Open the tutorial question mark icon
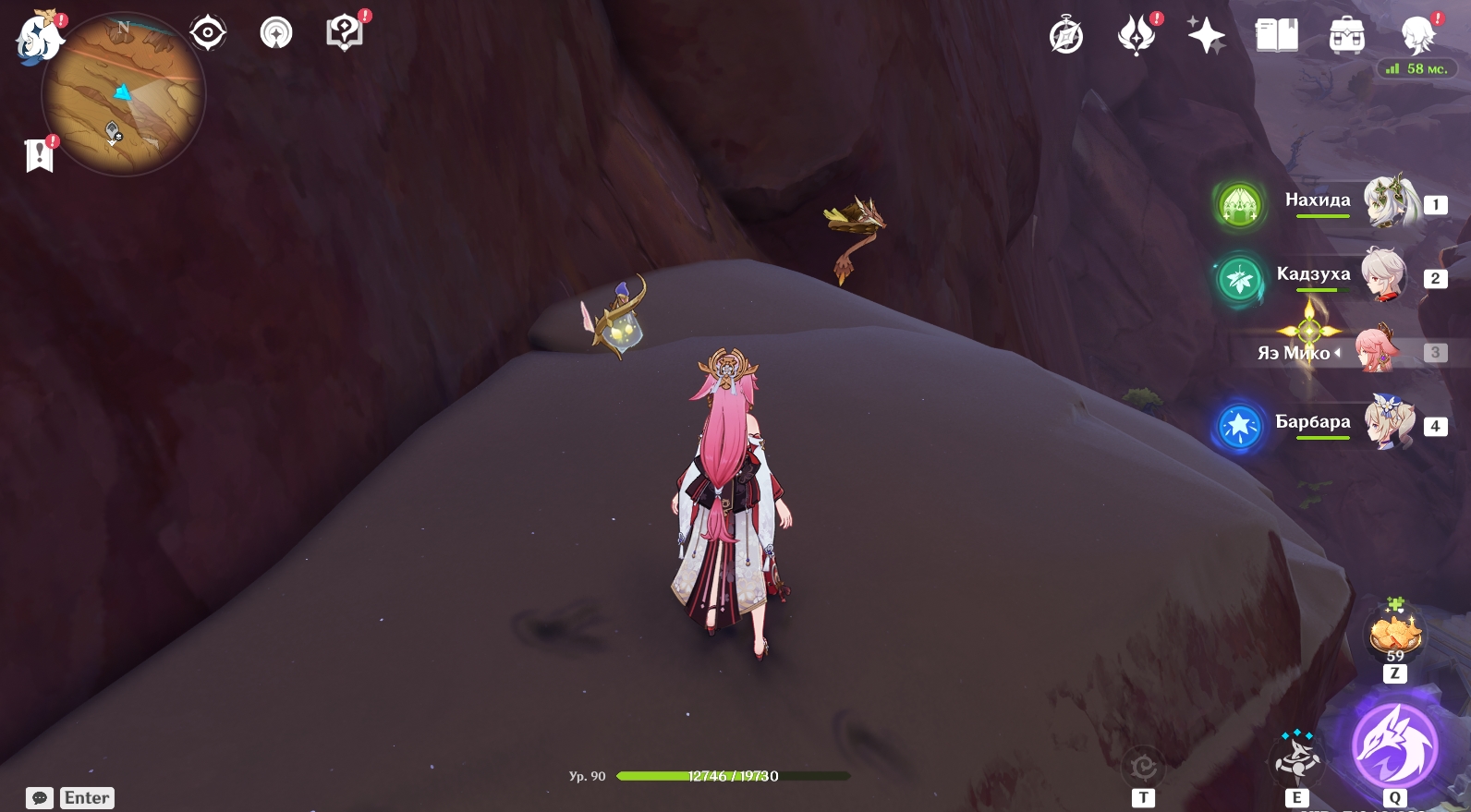This screenshot has width=1471, height=812. click(x=344, y=33)
